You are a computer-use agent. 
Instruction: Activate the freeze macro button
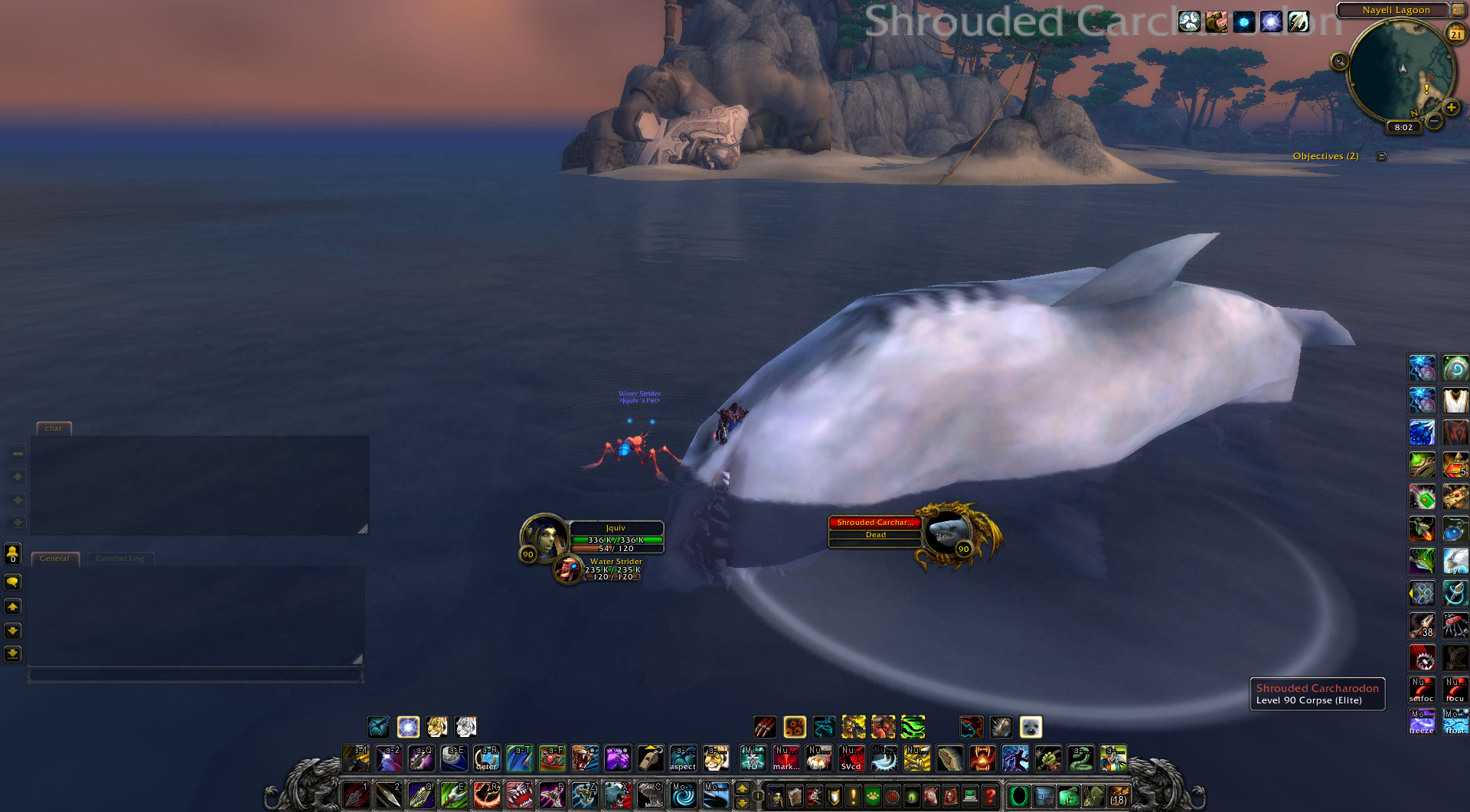click(1422, 721)
